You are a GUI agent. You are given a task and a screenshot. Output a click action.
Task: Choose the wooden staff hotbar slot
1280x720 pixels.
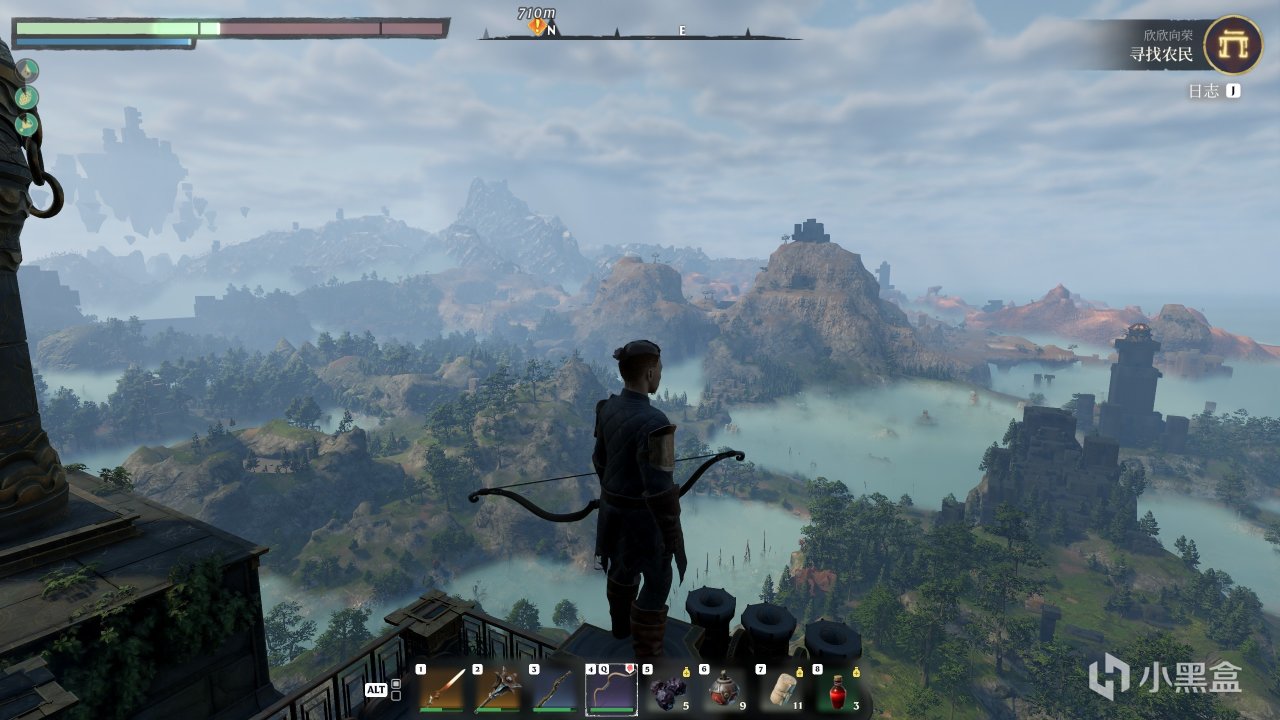554,689
